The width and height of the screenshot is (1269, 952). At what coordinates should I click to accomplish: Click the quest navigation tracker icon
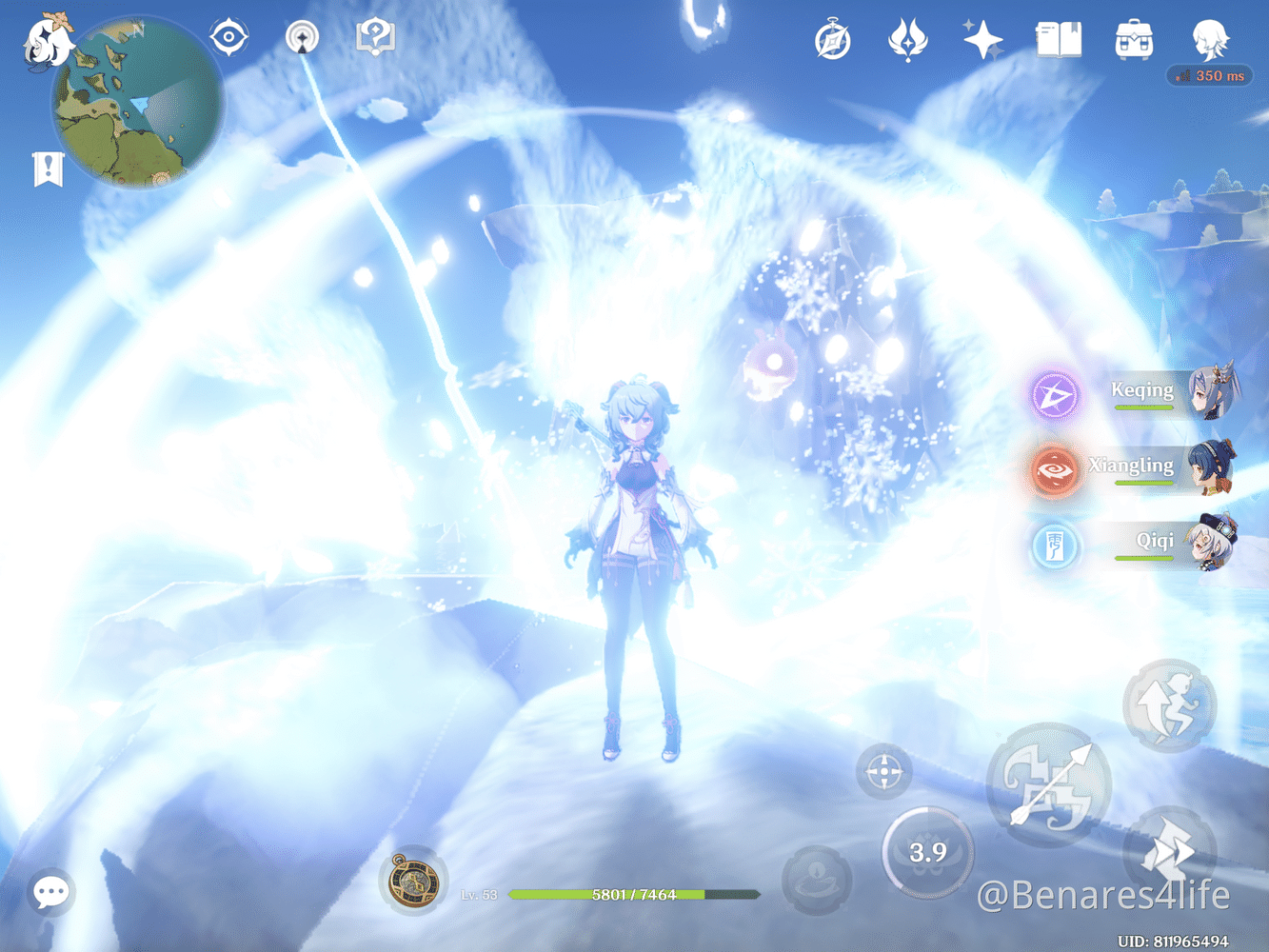click(301, 36)
